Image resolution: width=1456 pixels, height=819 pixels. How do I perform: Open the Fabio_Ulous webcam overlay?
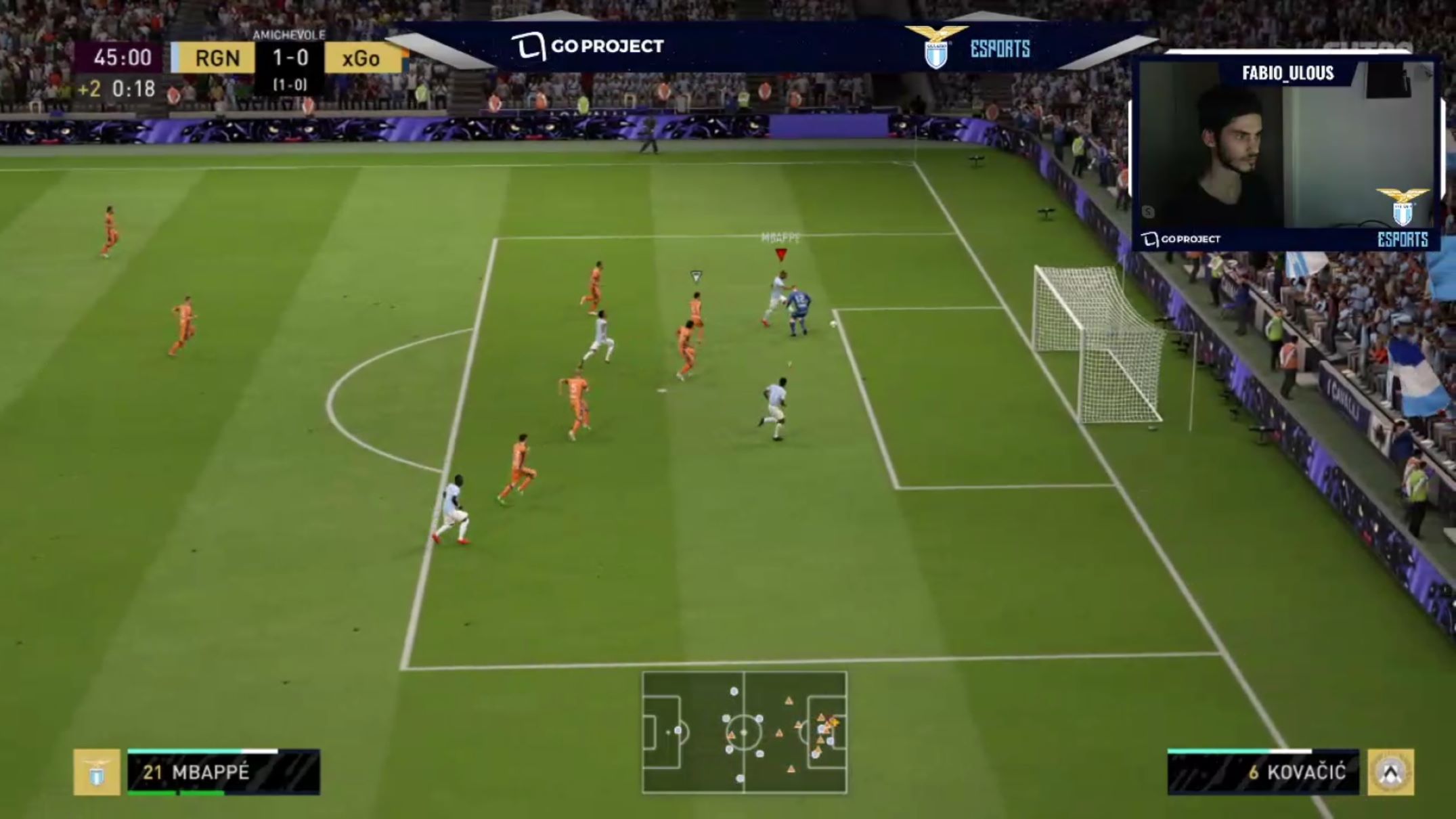click(1286, 152)
